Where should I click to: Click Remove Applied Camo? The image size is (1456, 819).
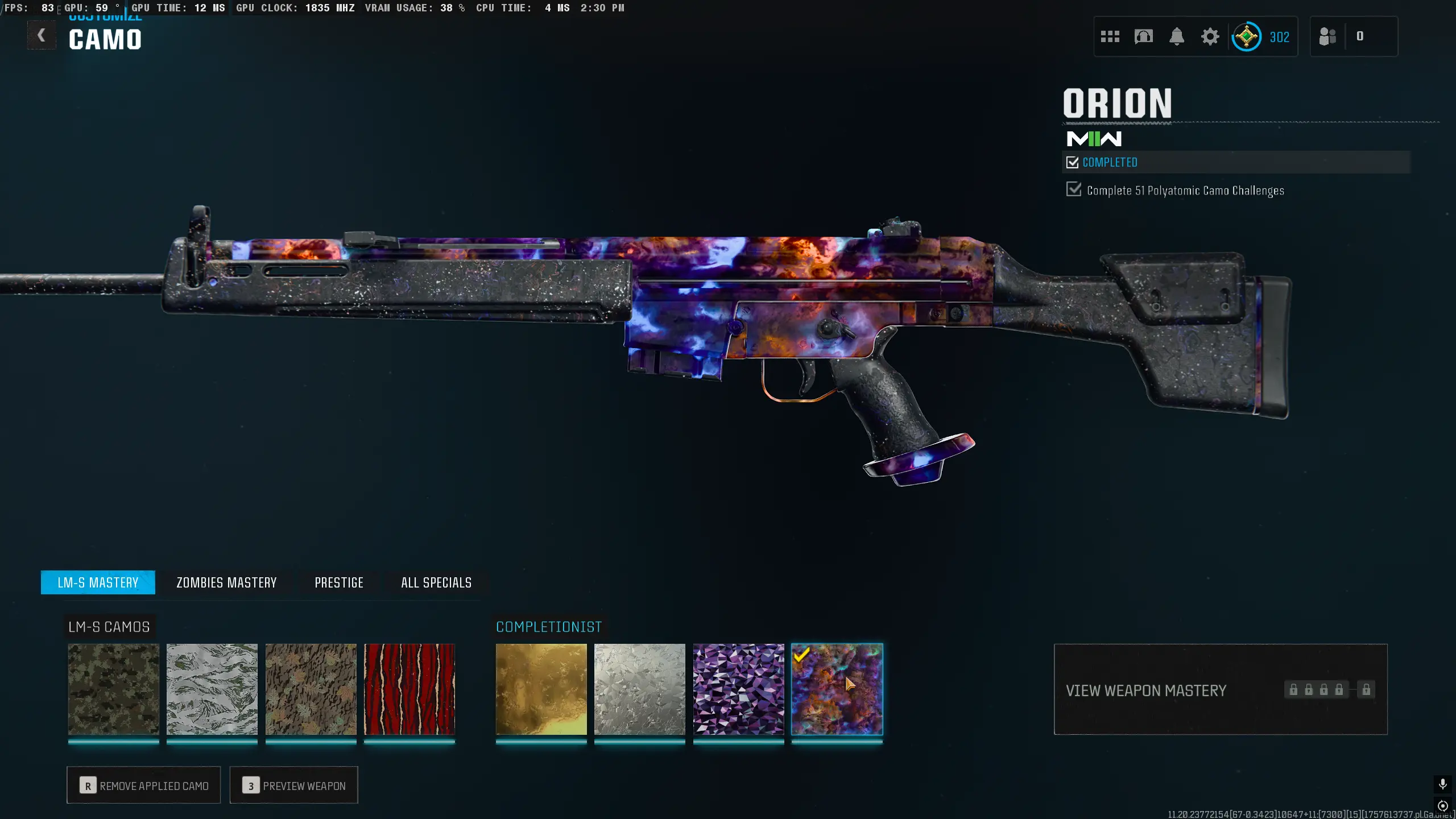point(144,785)
